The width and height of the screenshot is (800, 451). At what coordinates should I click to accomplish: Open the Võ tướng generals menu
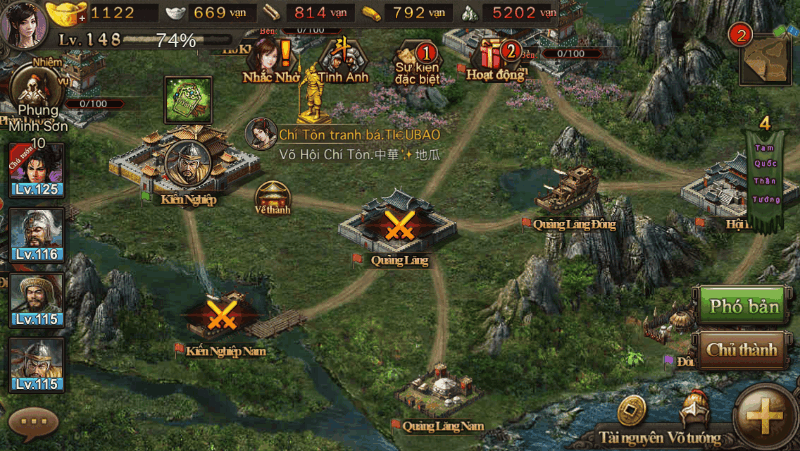click(696, 420)
